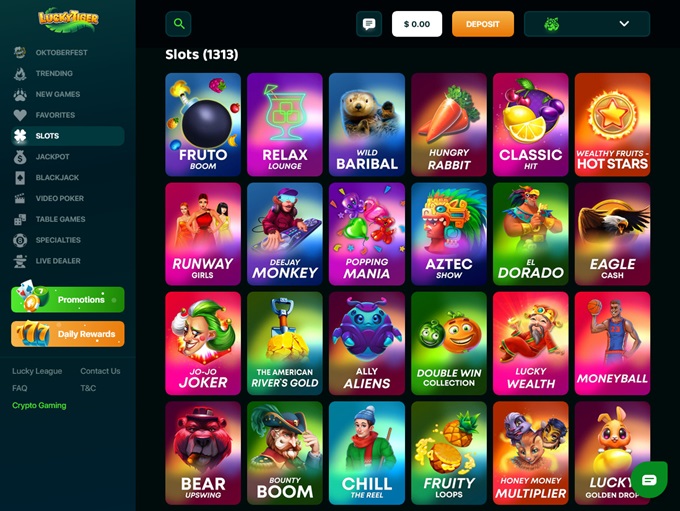
Task: Launch the Fruto Boom slot
Action: coord(203,124)
